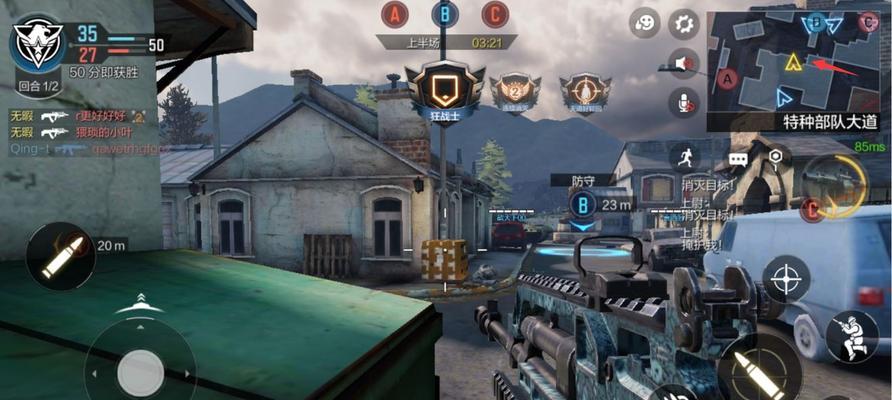The width and height of the screenshot is (892, 400).
Task: Toggle the microphone voice button
Action: (686, 101)
